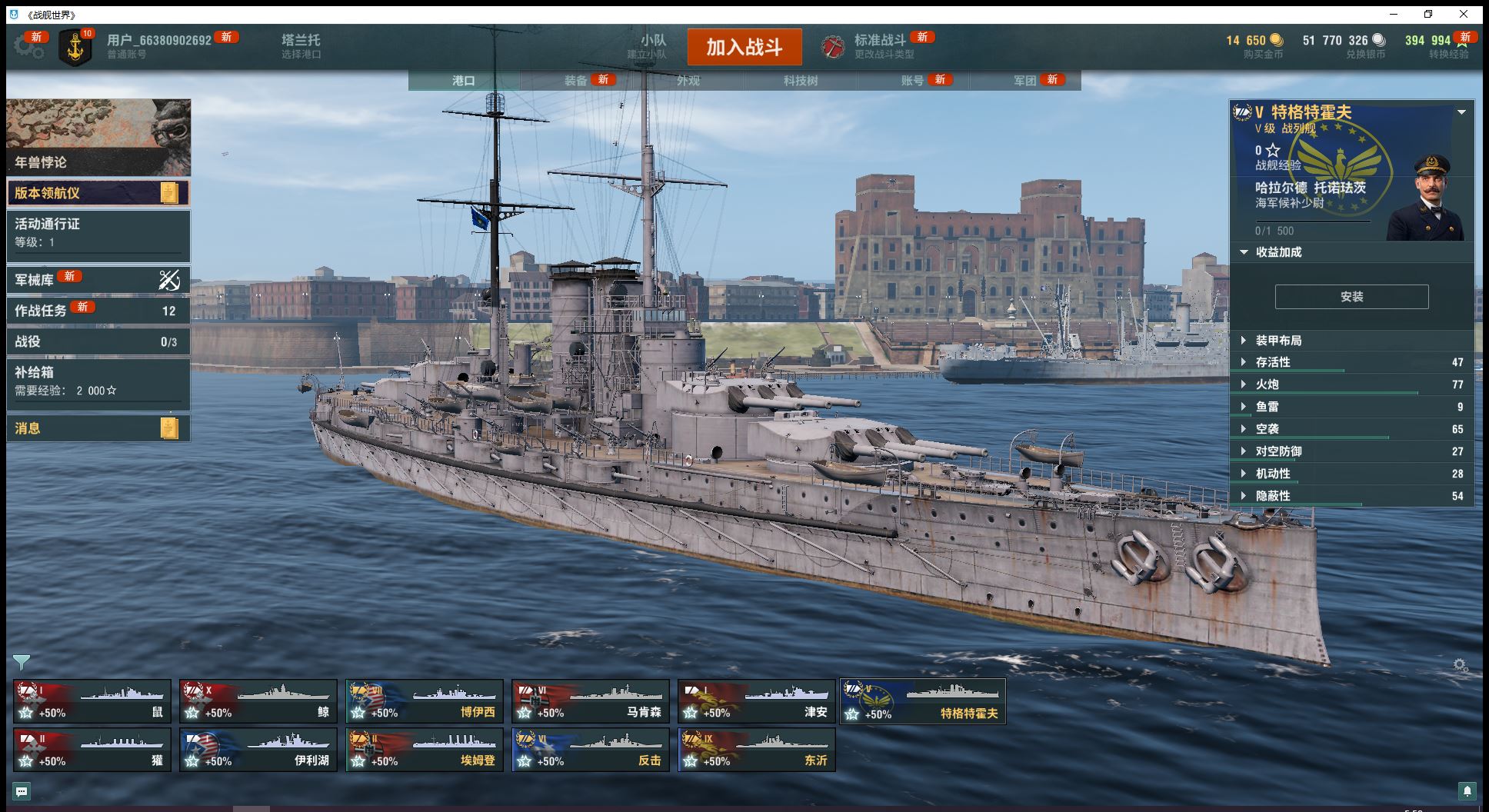Open the 军团 clan tab

pyautogui.click(x=1025, y=81)
